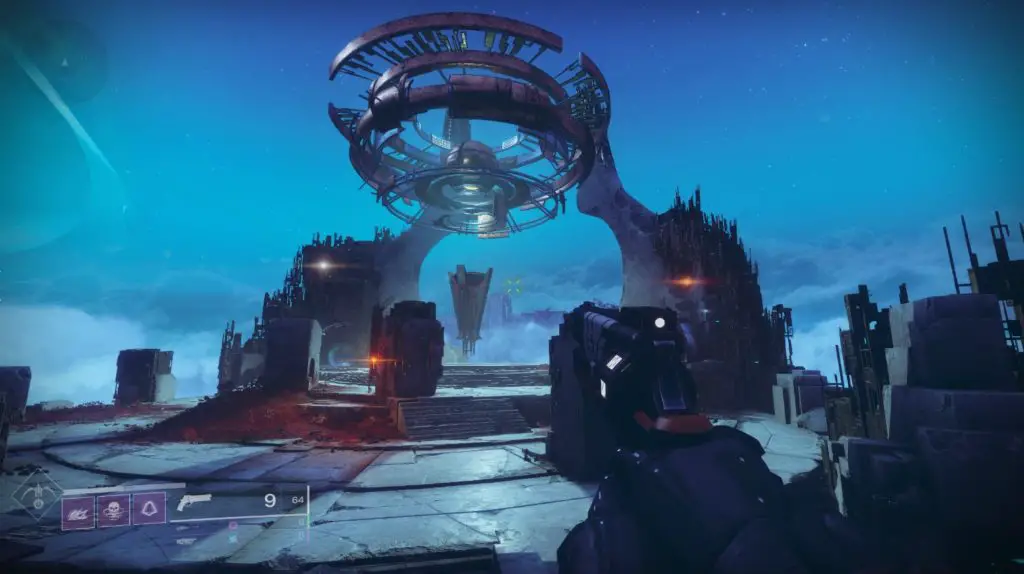Image resolution: width=1024 pixels, height=574 pixels.
Task: Select the flaming fist melee ability icon
Action: point(77,511)
